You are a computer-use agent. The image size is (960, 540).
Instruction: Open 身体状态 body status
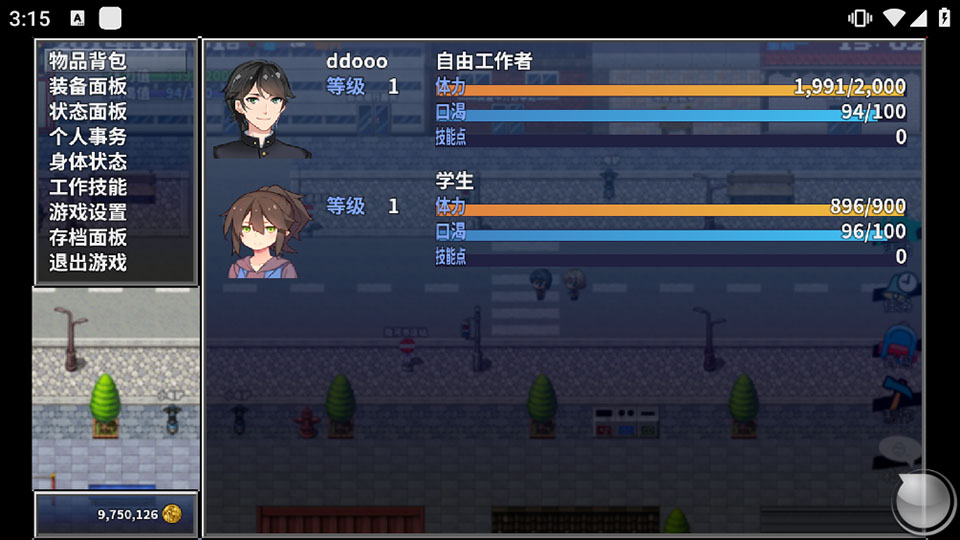[x=89, y=161]
